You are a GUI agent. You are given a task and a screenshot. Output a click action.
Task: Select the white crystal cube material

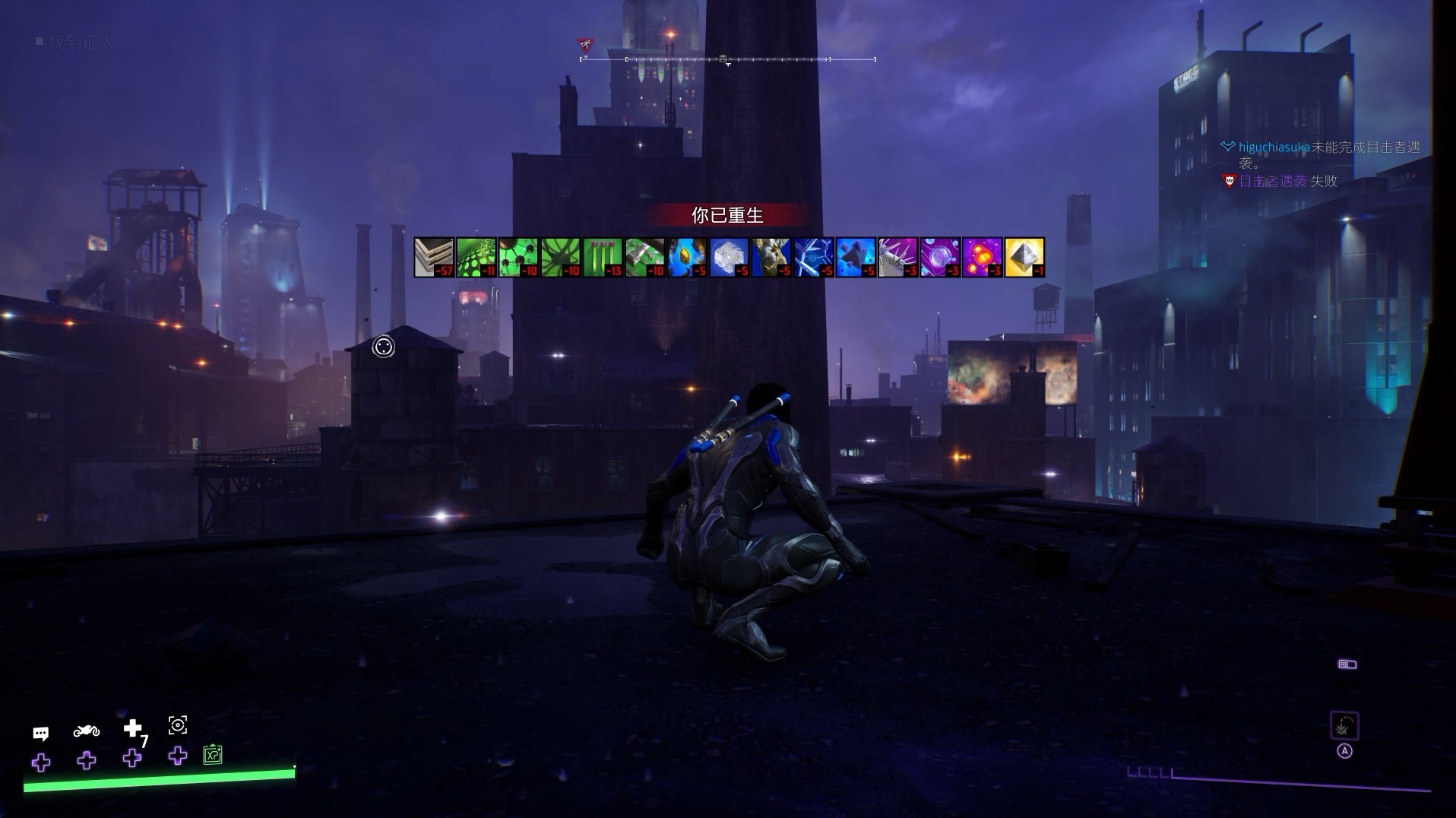click(x=730, y=257)
